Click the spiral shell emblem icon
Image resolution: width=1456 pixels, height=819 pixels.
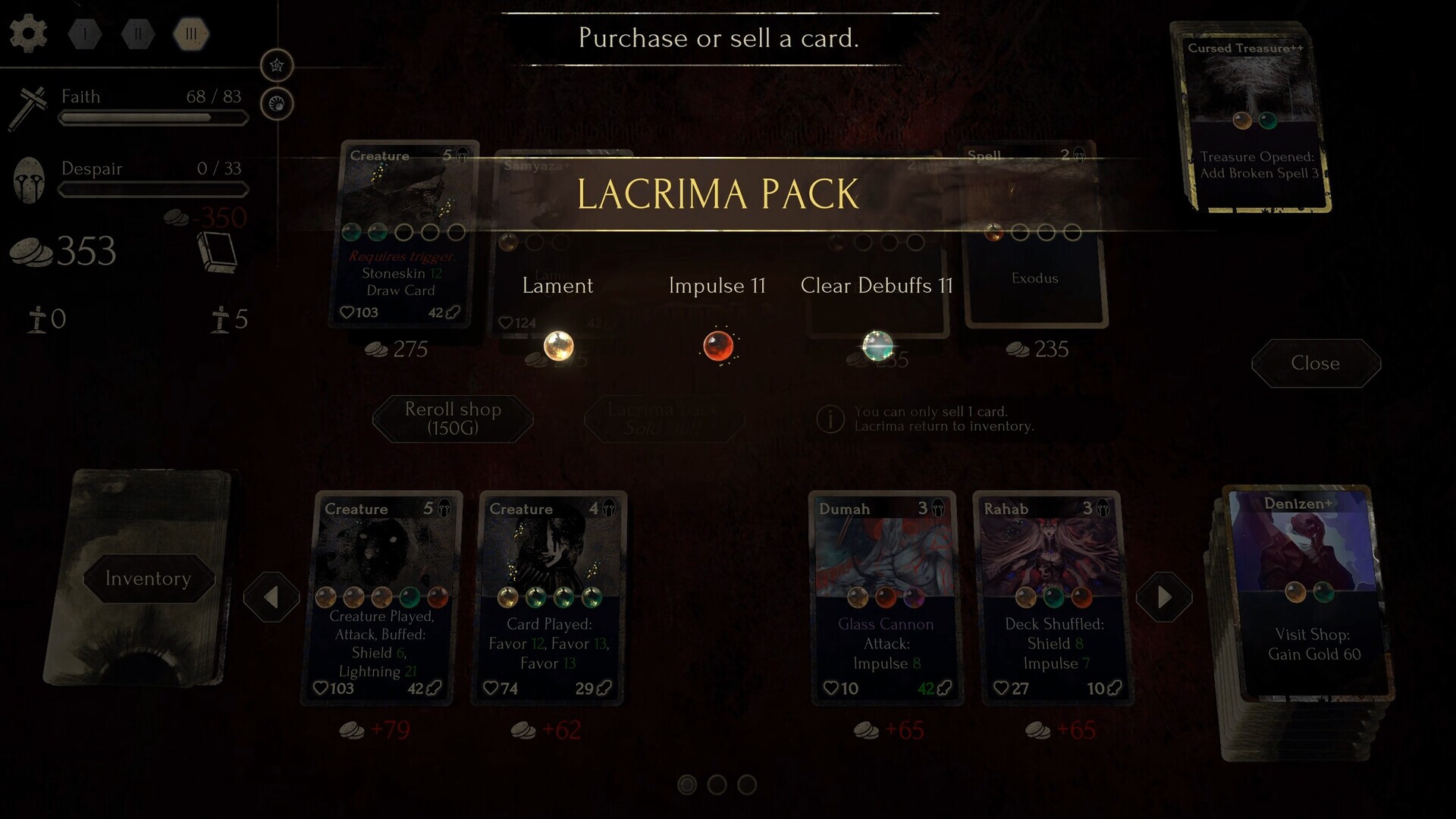pos(276,104)
